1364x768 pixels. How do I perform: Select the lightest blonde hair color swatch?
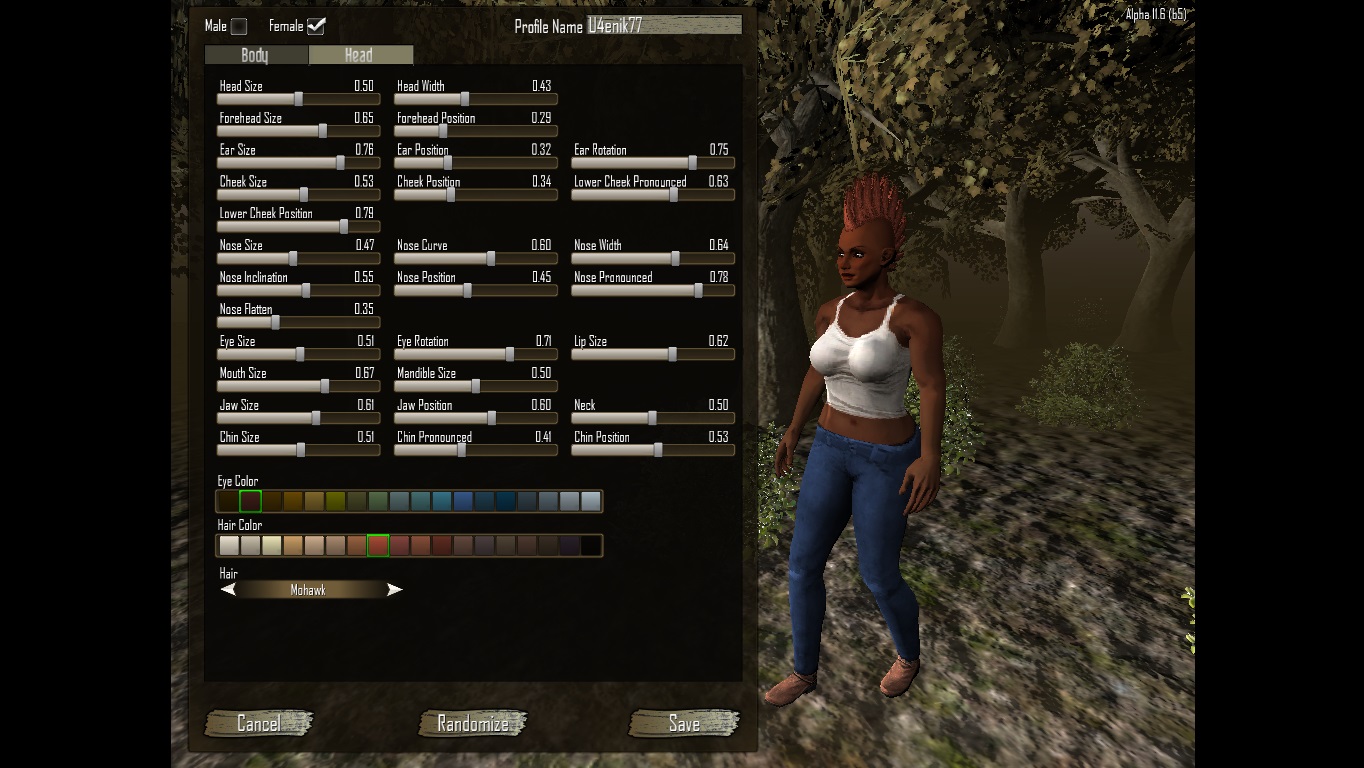point(271,545)
